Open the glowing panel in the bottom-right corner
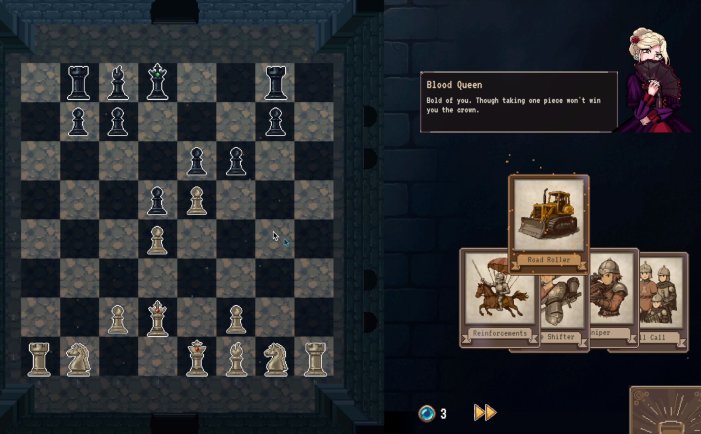 (668, 412)
